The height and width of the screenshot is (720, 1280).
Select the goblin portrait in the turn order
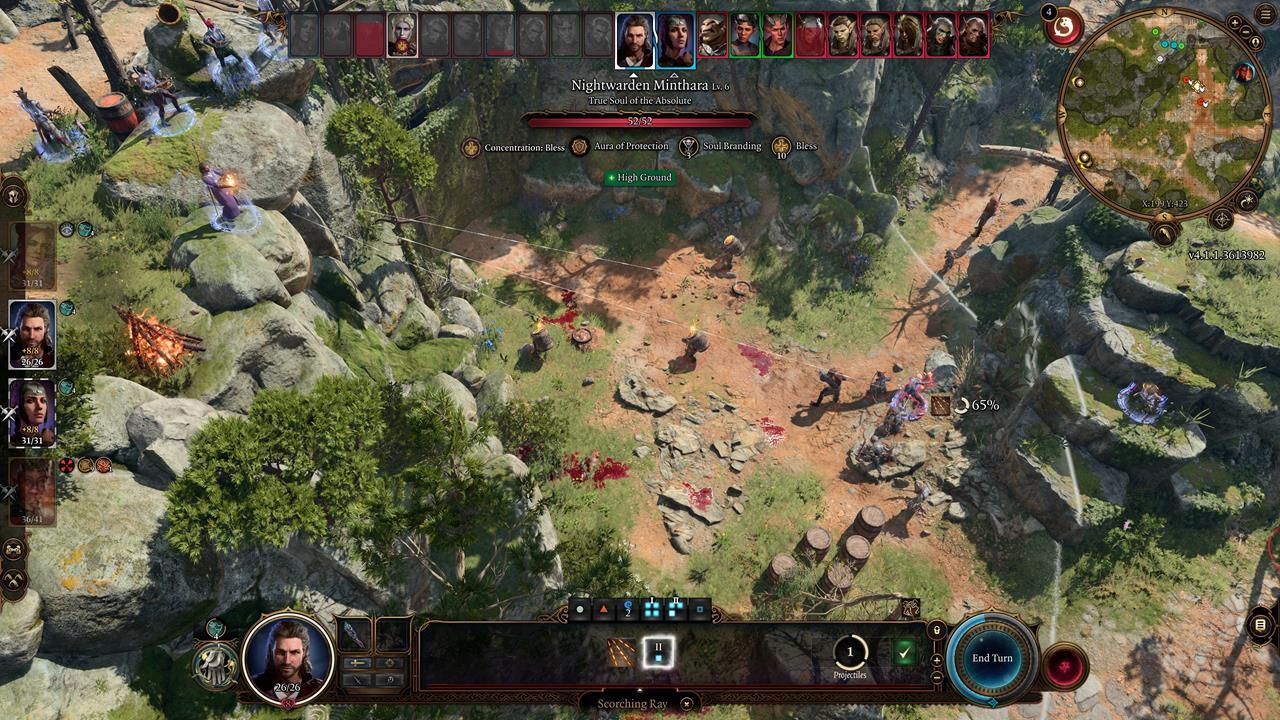713,37
